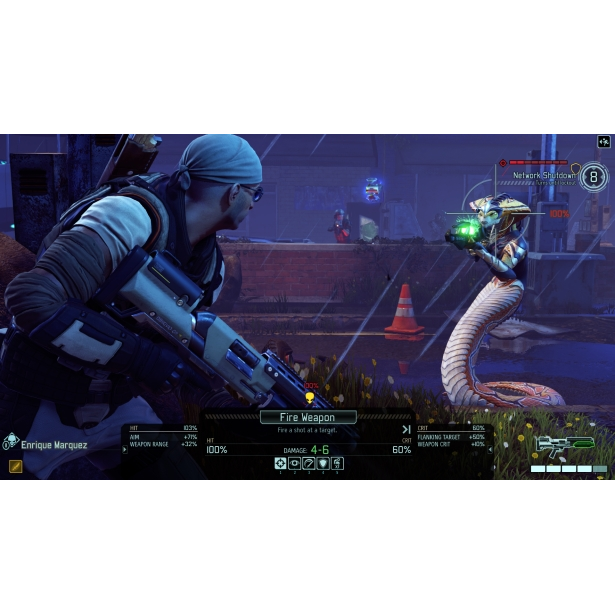Select the assault rifle weapon icon

(x=564, y=445)
